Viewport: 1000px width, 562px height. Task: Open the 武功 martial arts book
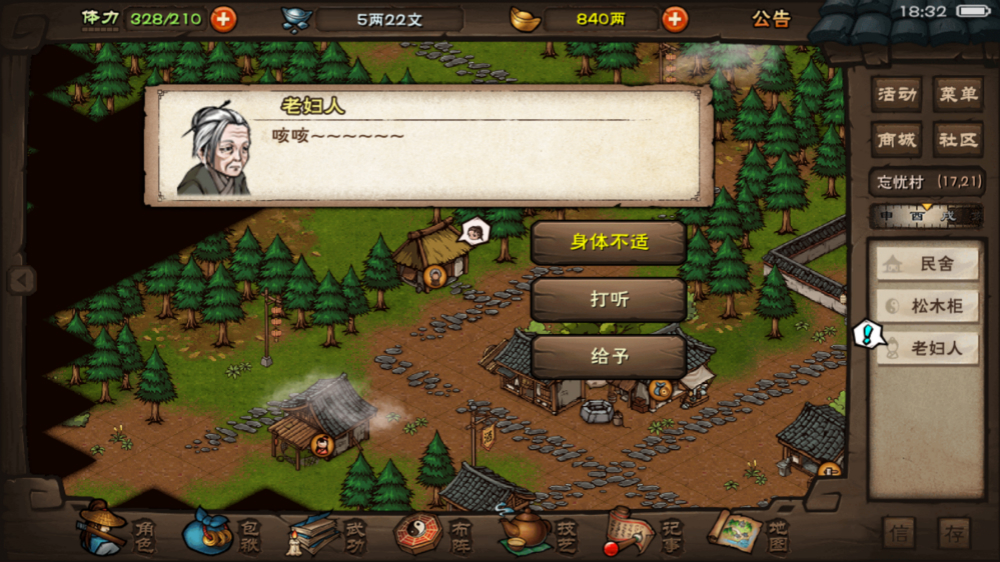point(325,531)
